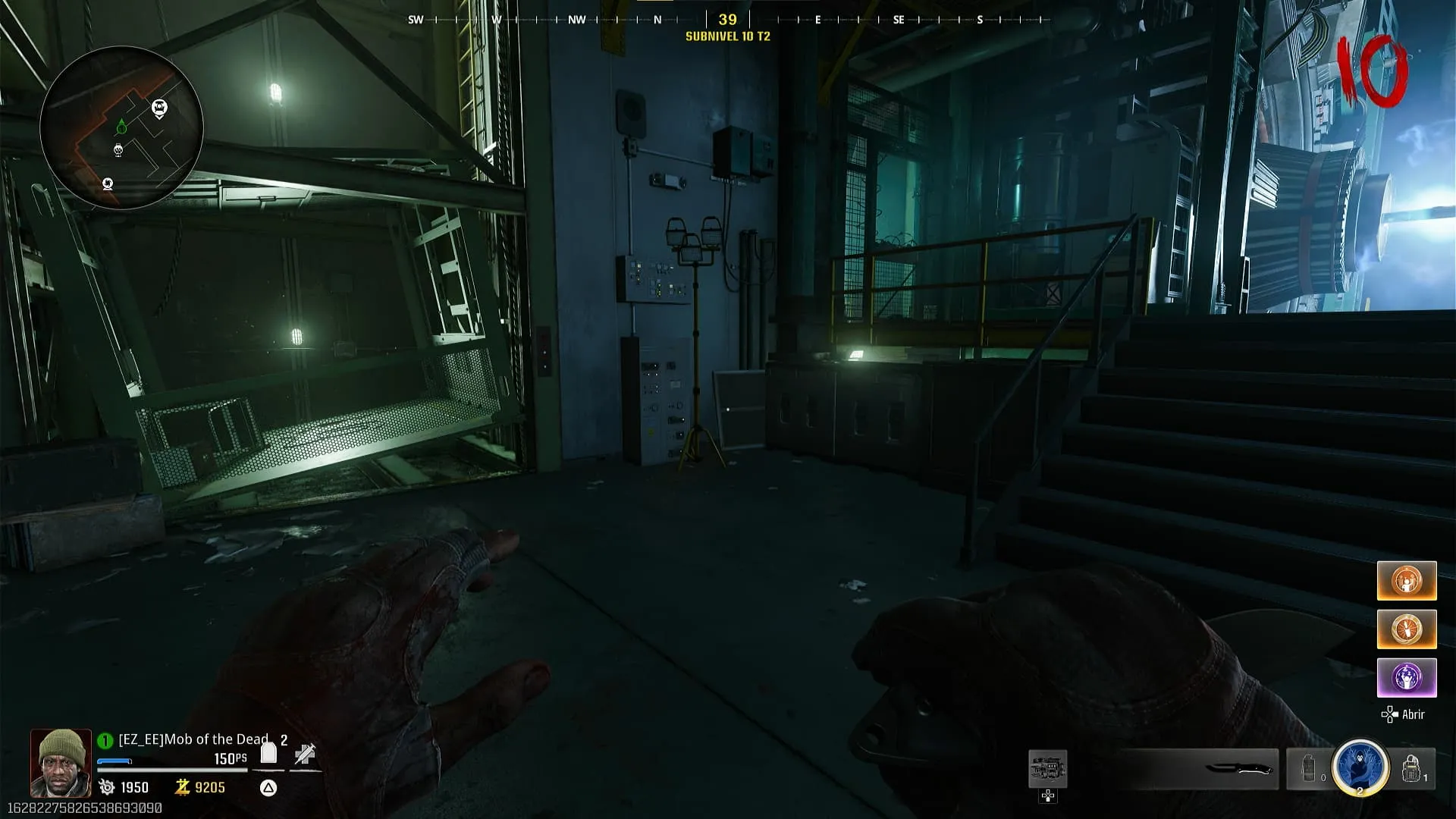Open the circular minimap
The width and height of the screenshot is (1456, 819).
pos(121,127)
